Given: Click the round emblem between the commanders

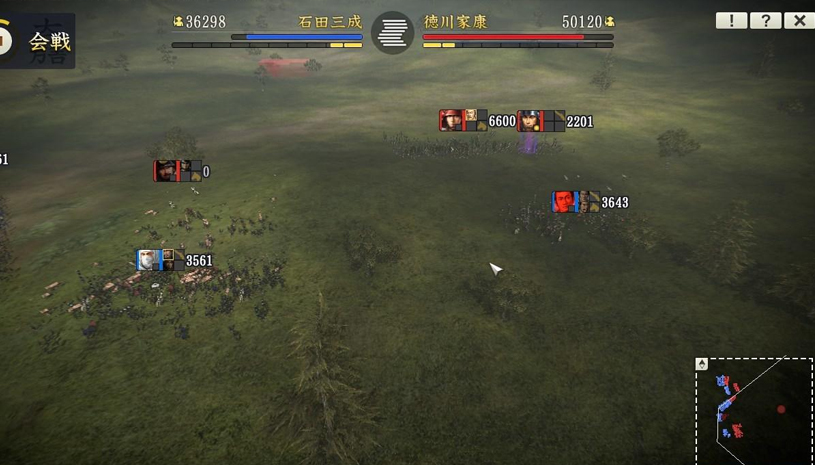Looking at the screenshot, I should [x=392, y=33].
